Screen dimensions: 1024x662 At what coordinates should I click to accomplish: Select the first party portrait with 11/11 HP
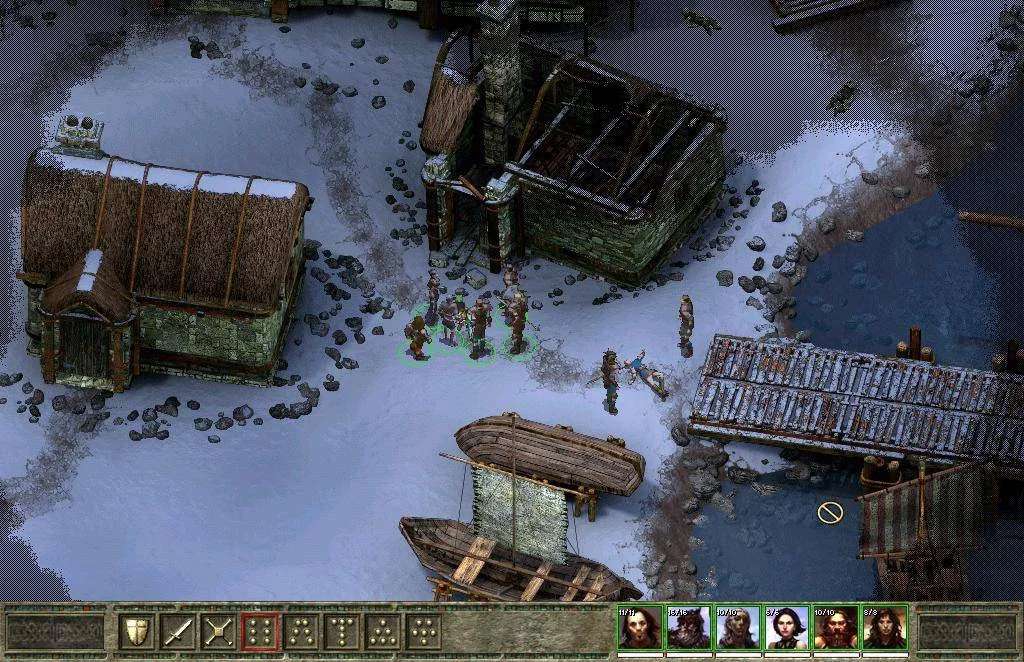[639, 629]
